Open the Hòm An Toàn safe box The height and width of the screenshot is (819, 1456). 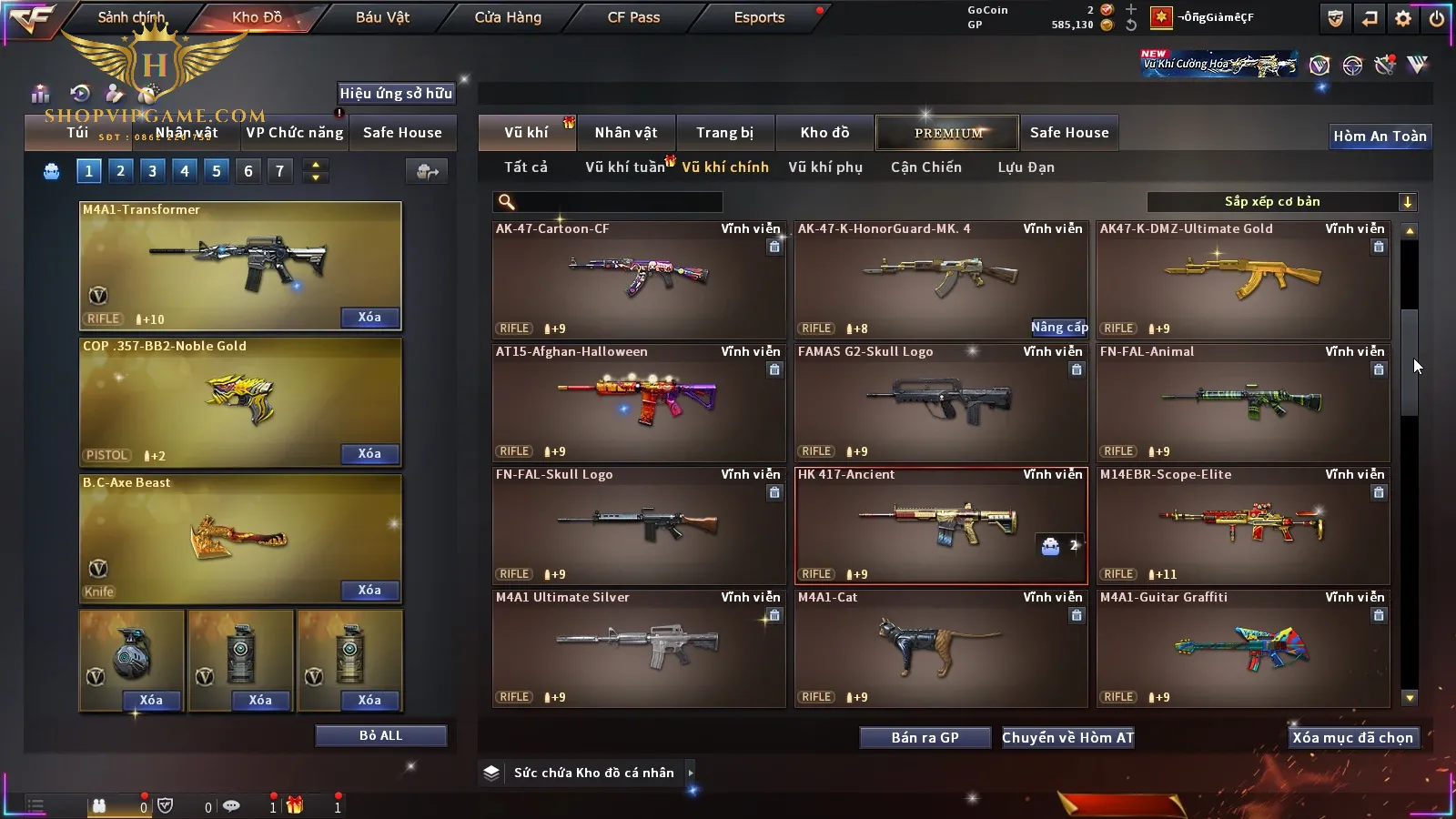click(1380, 136)
